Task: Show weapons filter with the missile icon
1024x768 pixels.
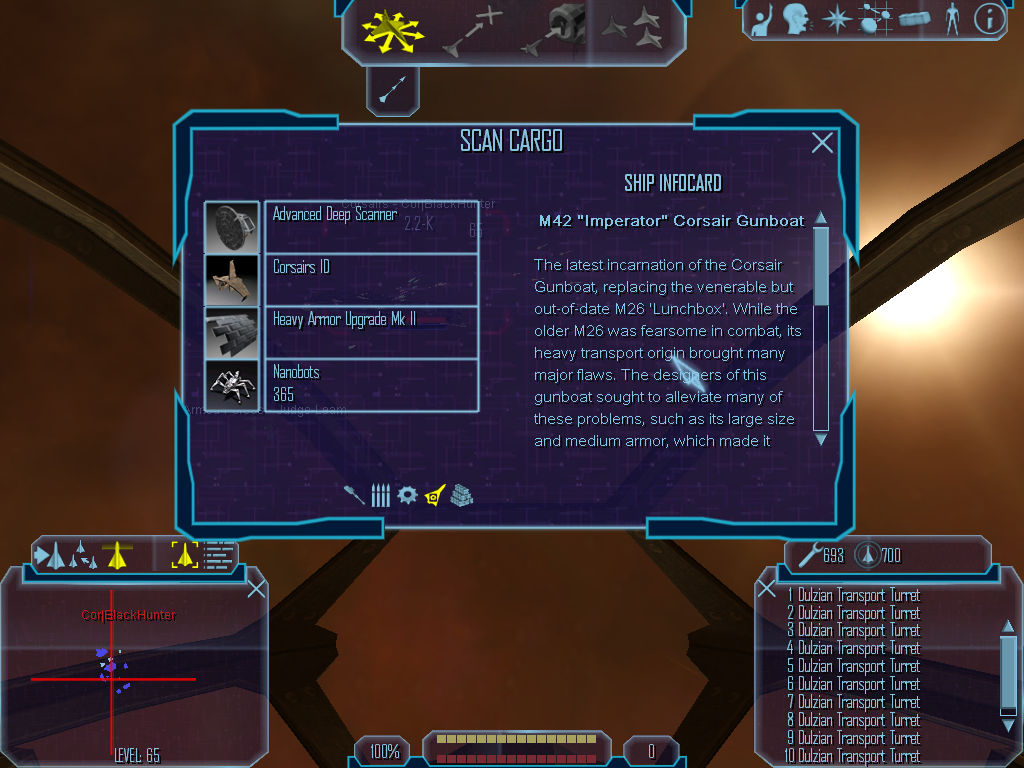Action: (355, 495)
